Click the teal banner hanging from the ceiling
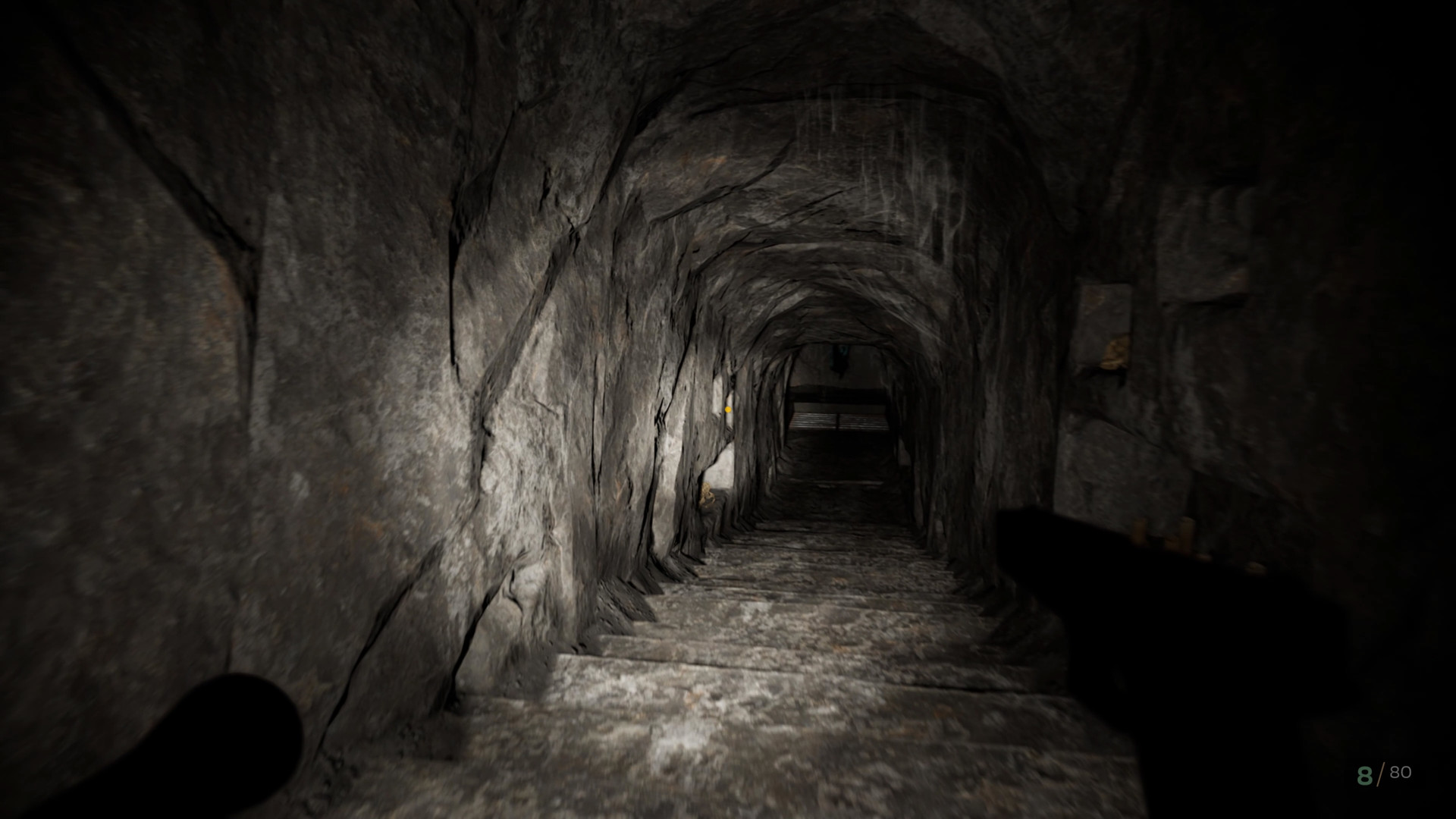 (x=839, y=356)
